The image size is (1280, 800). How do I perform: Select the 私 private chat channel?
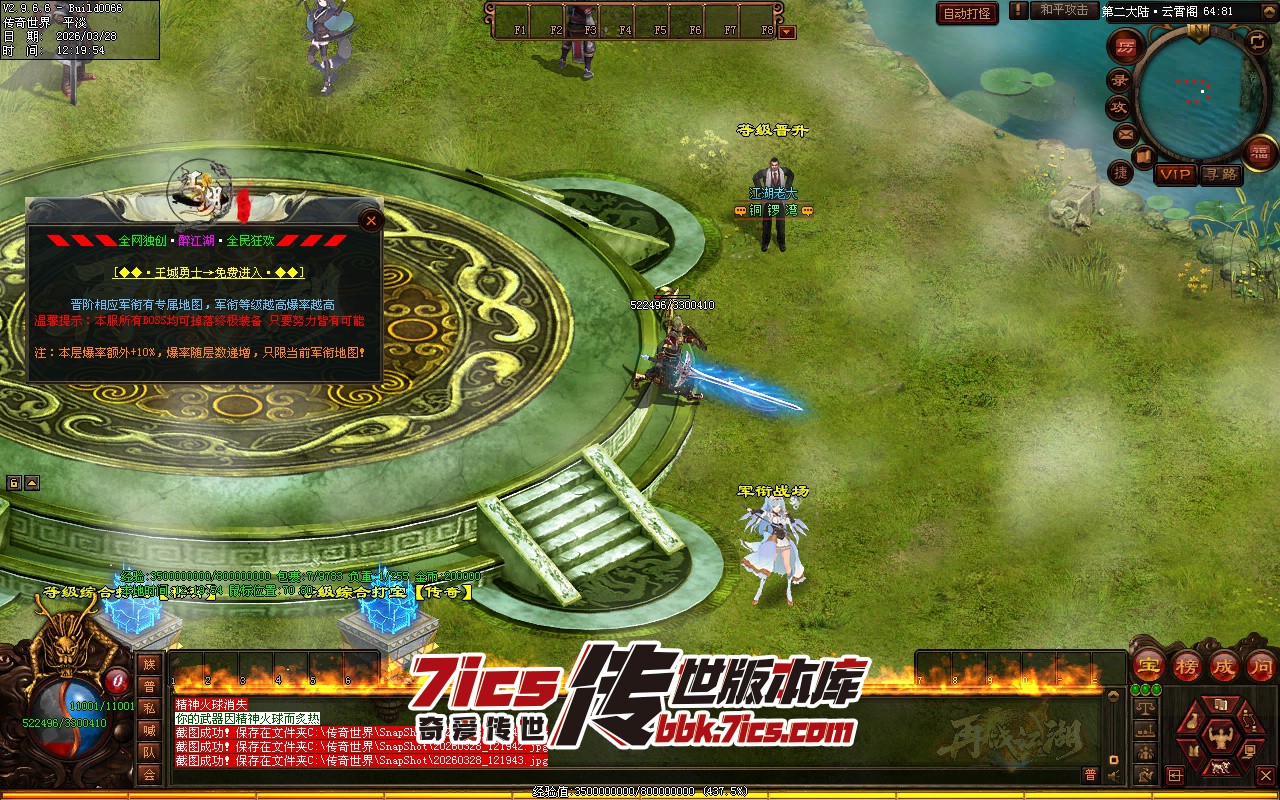[x=149, y=708]
